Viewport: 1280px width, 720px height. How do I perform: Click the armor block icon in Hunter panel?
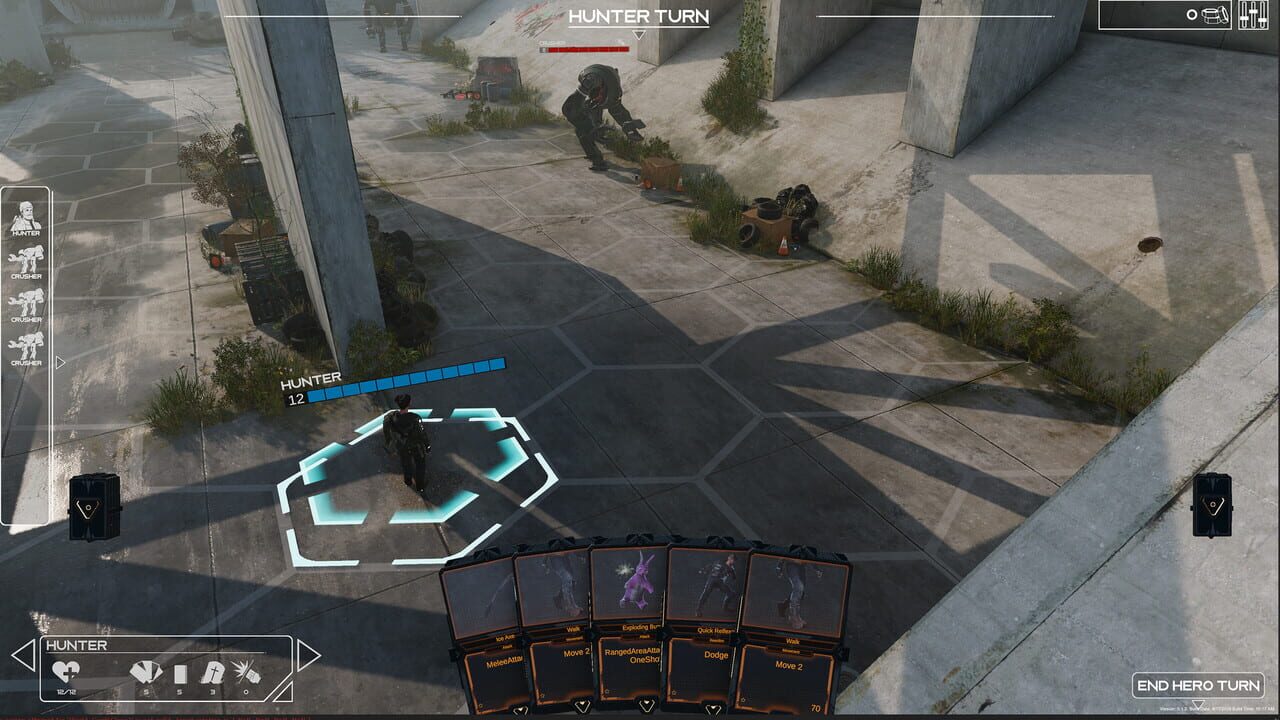pyautogui.click(x=180, y=674)
